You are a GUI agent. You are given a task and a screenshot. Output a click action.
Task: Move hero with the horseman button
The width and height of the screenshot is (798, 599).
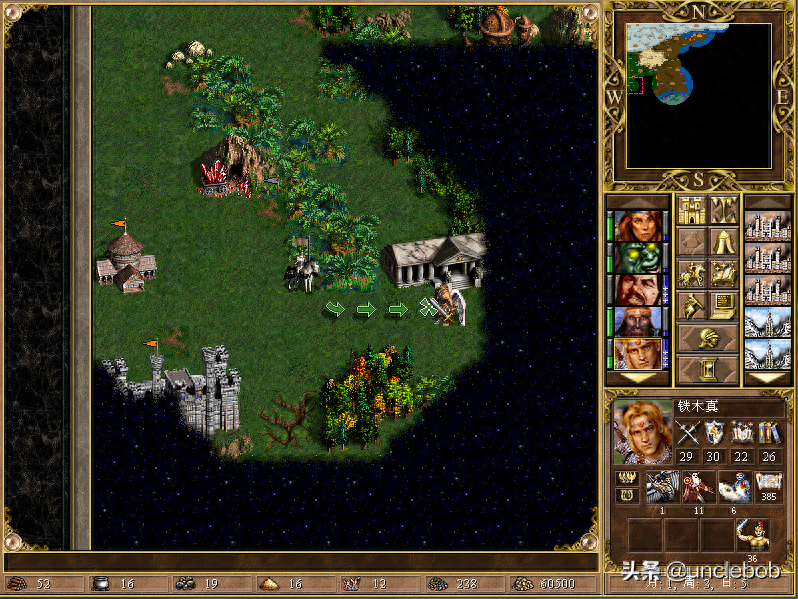[x=691, y=274]
